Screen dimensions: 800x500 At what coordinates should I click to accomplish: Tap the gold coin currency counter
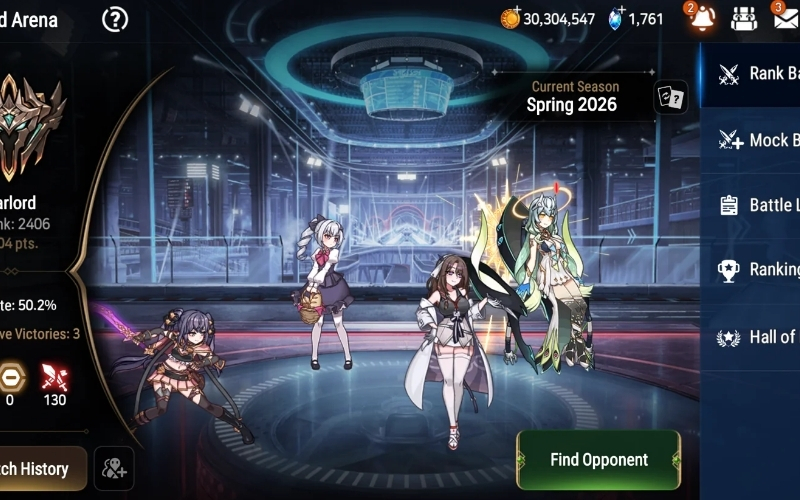(548, 19)
